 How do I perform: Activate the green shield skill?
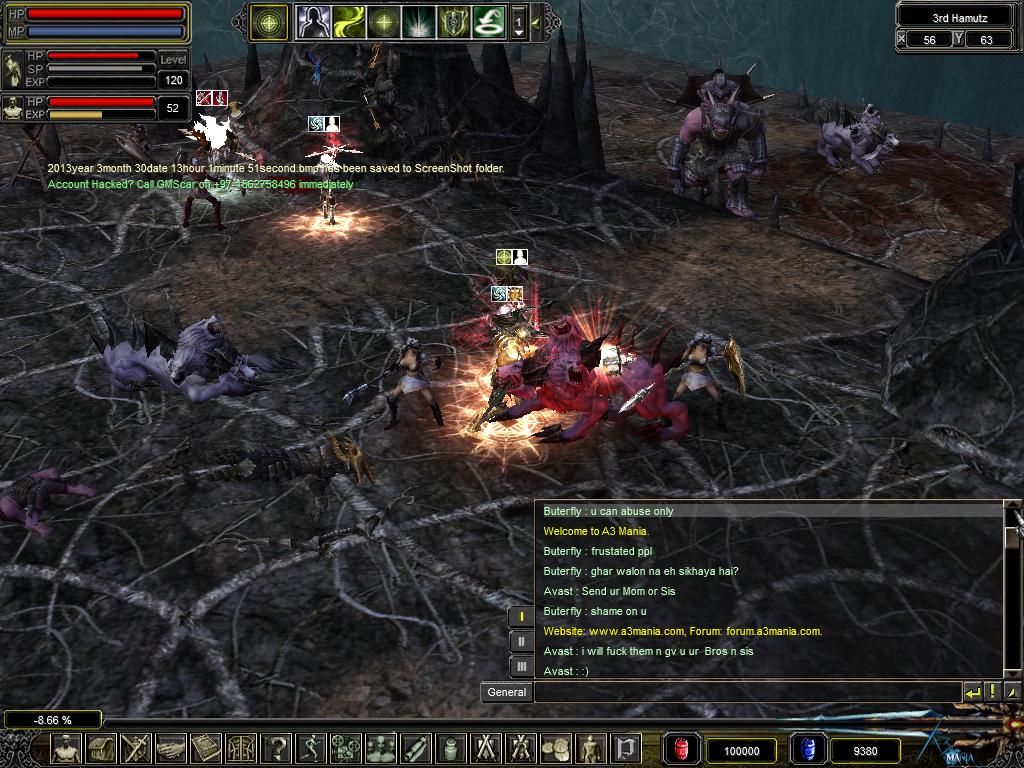[x=453, y=21]
